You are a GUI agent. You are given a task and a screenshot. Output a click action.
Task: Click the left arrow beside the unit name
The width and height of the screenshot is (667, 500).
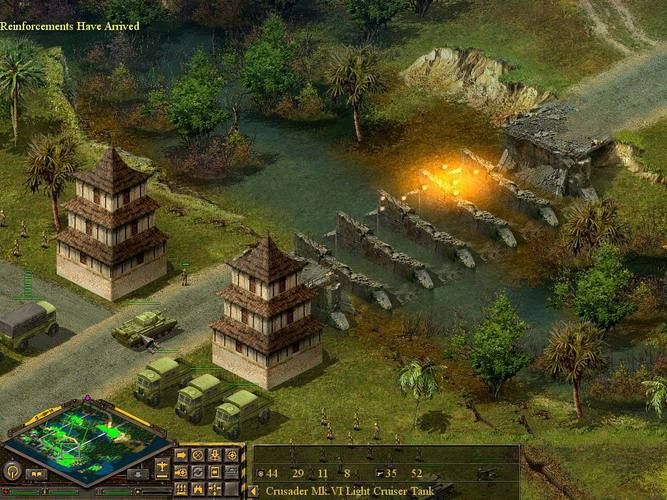(254, 491)
